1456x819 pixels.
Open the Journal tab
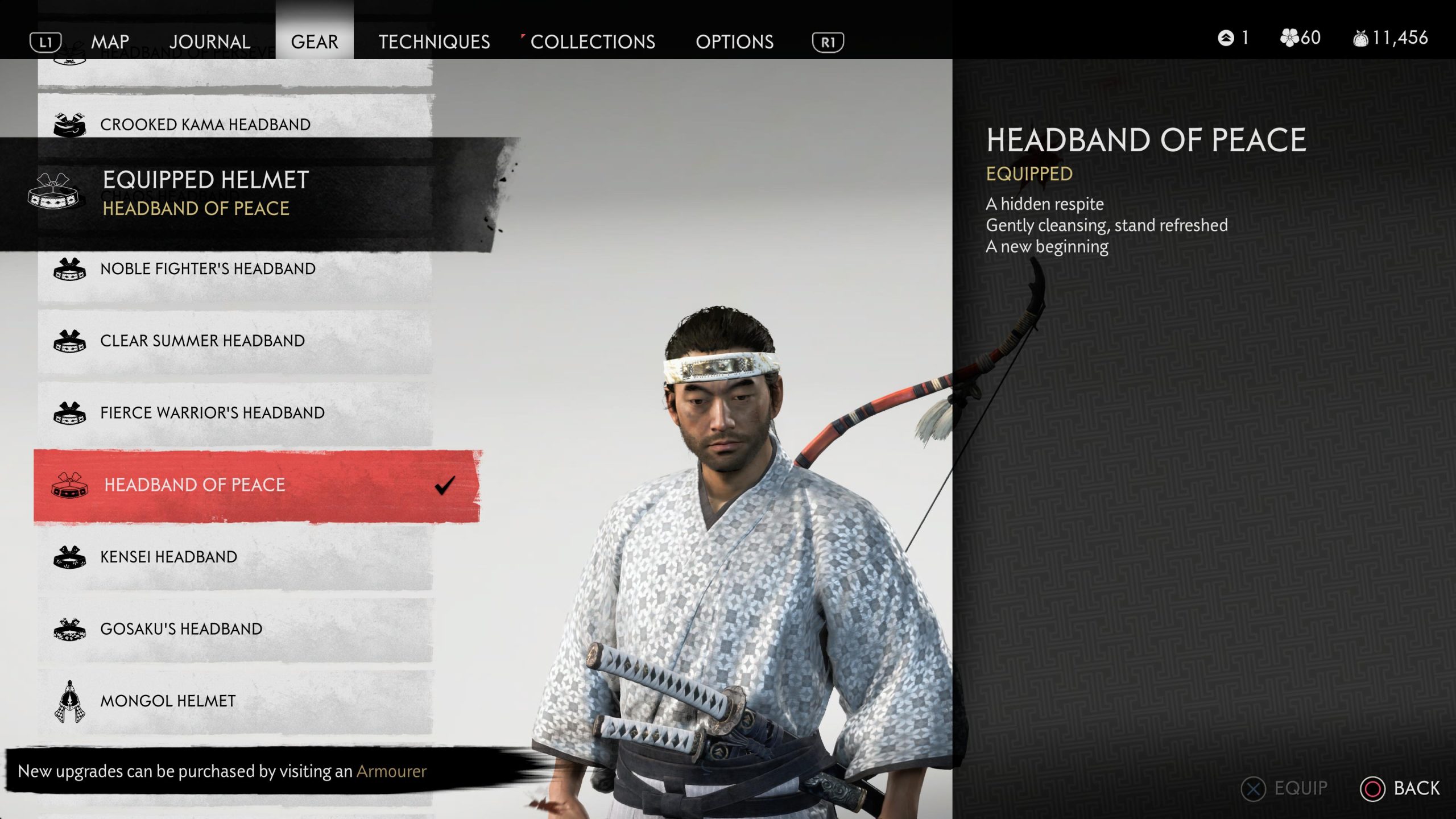point(210,42)
